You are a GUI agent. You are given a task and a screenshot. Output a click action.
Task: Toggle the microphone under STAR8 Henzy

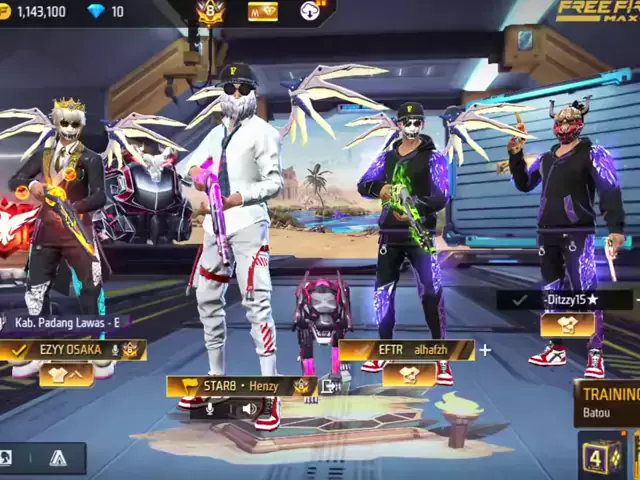click(211, 408)
